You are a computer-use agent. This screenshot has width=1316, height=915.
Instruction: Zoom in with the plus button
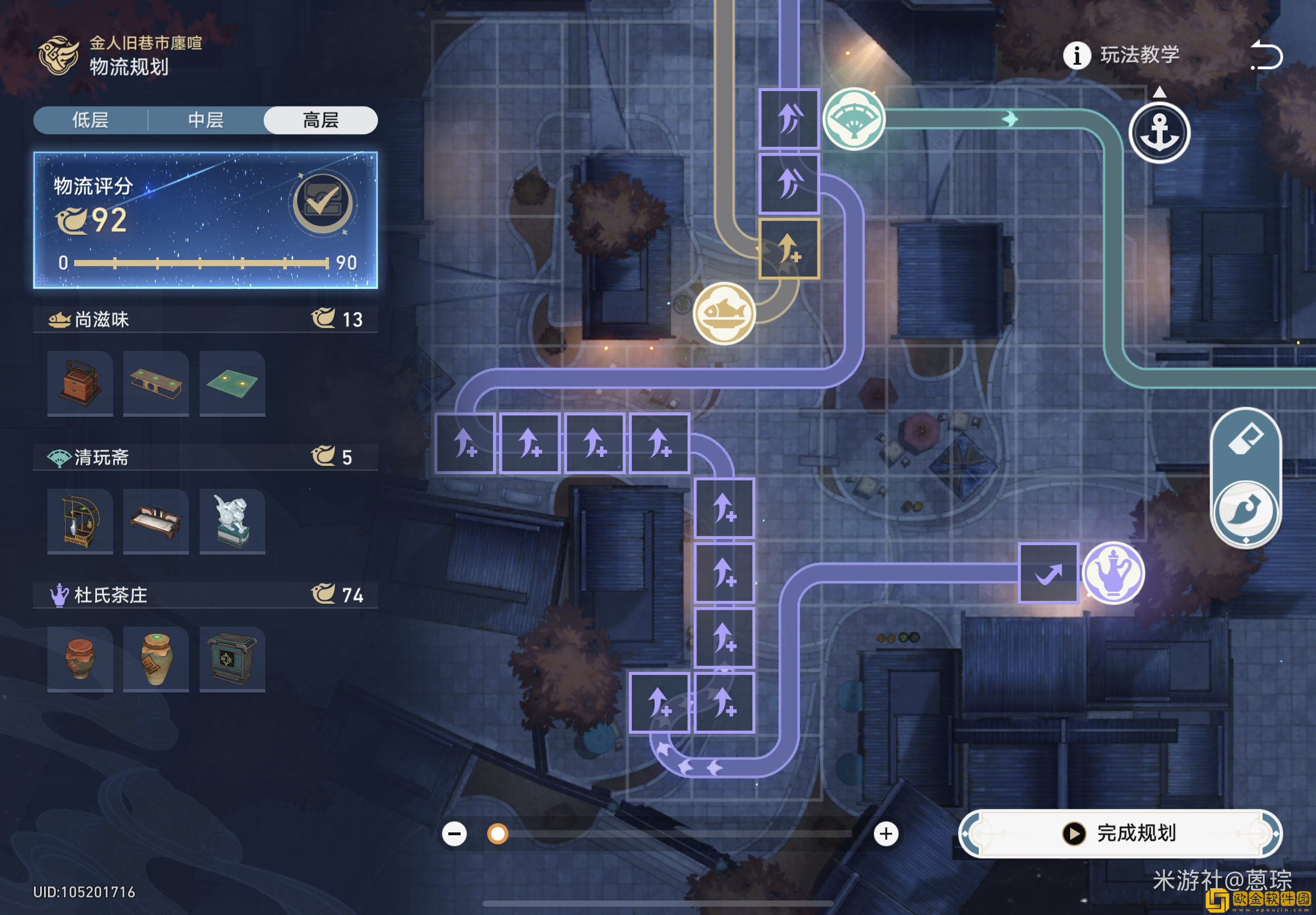click(x=886, y=834)
